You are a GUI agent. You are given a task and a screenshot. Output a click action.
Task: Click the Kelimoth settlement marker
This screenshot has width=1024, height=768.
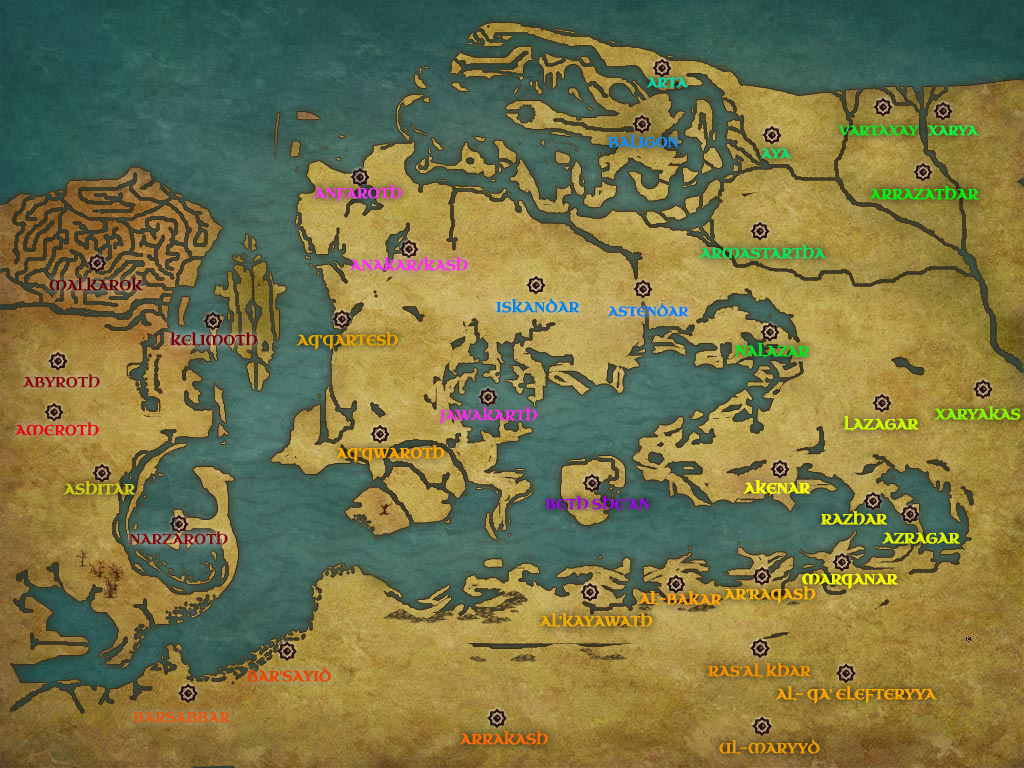tap(212, 321)
